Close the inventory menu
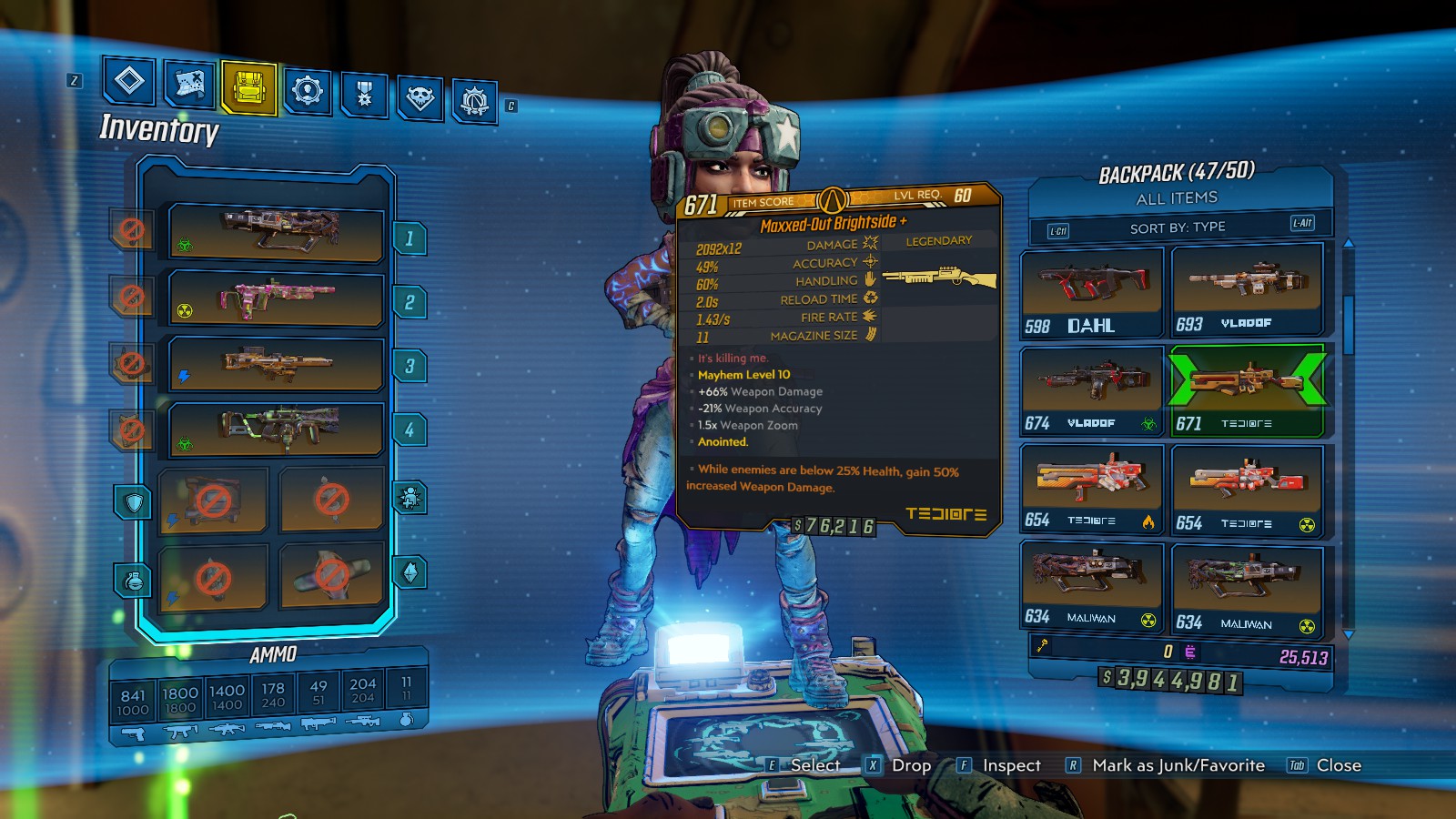Screen dimensions: 1456x819 point(1326,765)
